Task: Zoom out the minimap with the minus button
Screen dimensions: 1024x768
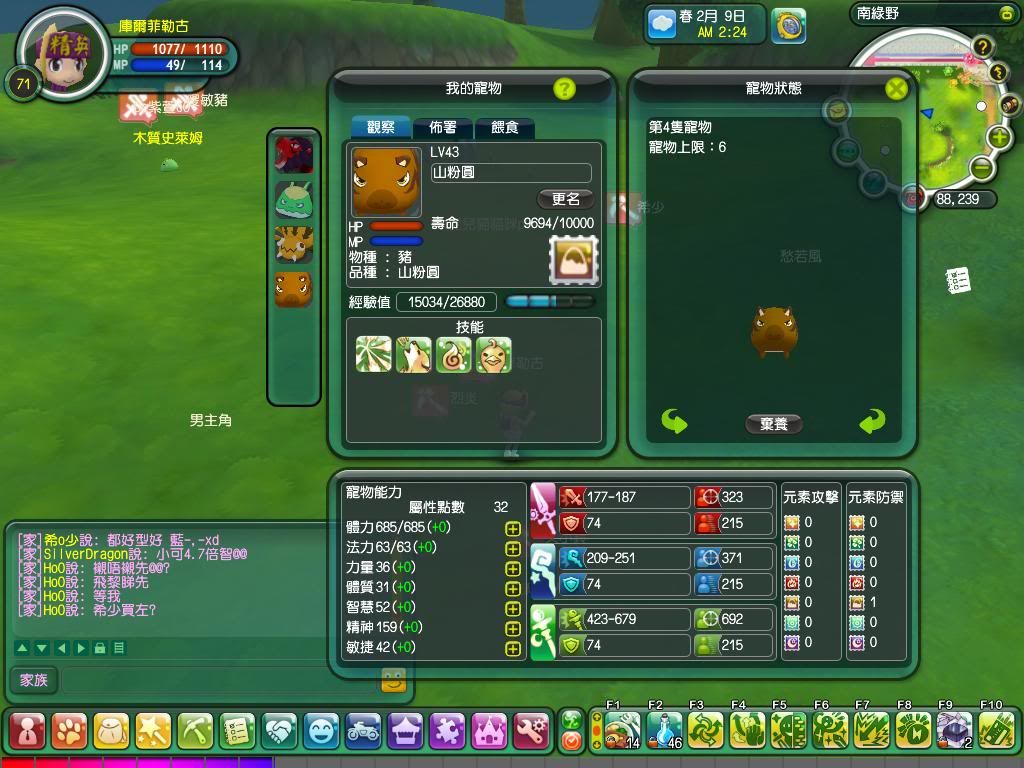Action: 981,167
